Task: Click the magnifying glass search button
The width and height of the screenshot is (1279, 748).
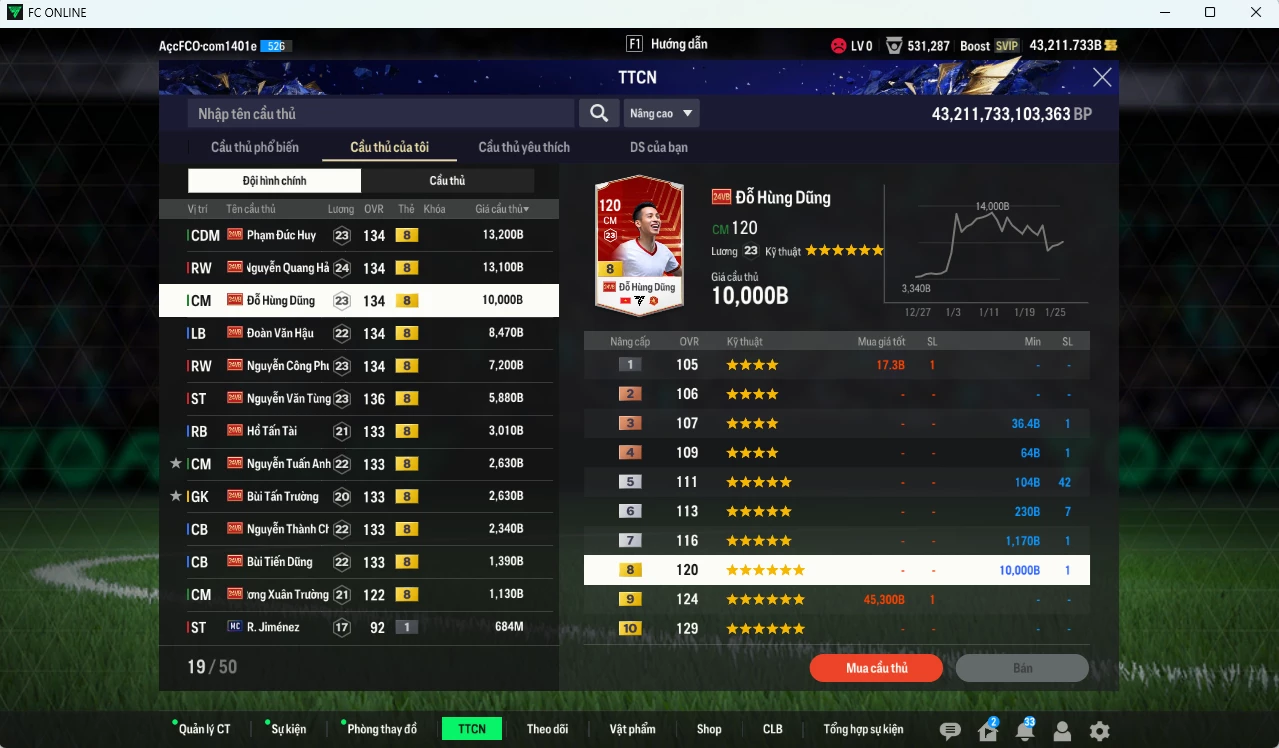Action: pyautogui.click(x=598, y=113)
